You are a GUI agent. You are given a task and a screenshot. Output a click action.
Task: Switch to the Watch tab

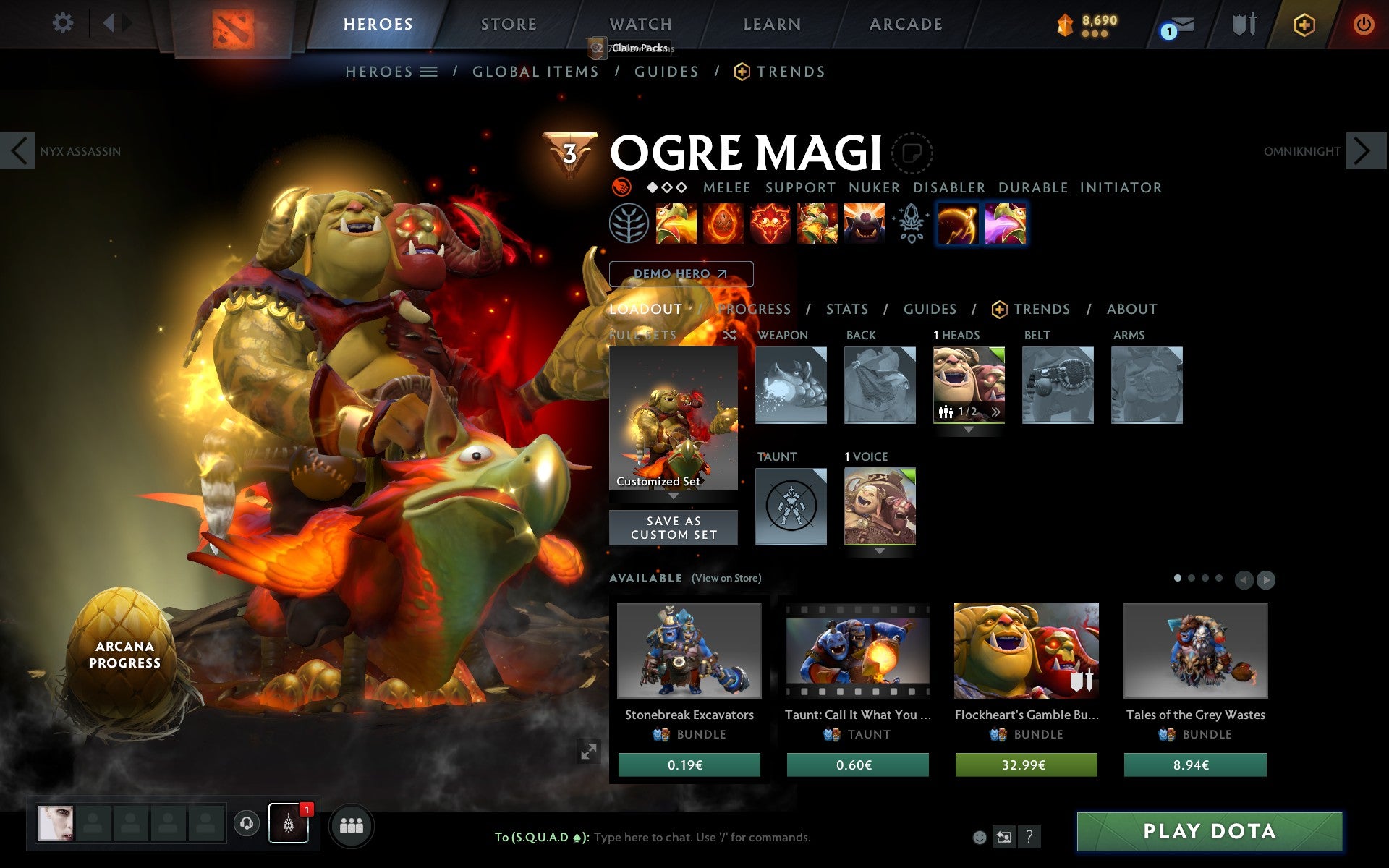[x=640, y=24]
